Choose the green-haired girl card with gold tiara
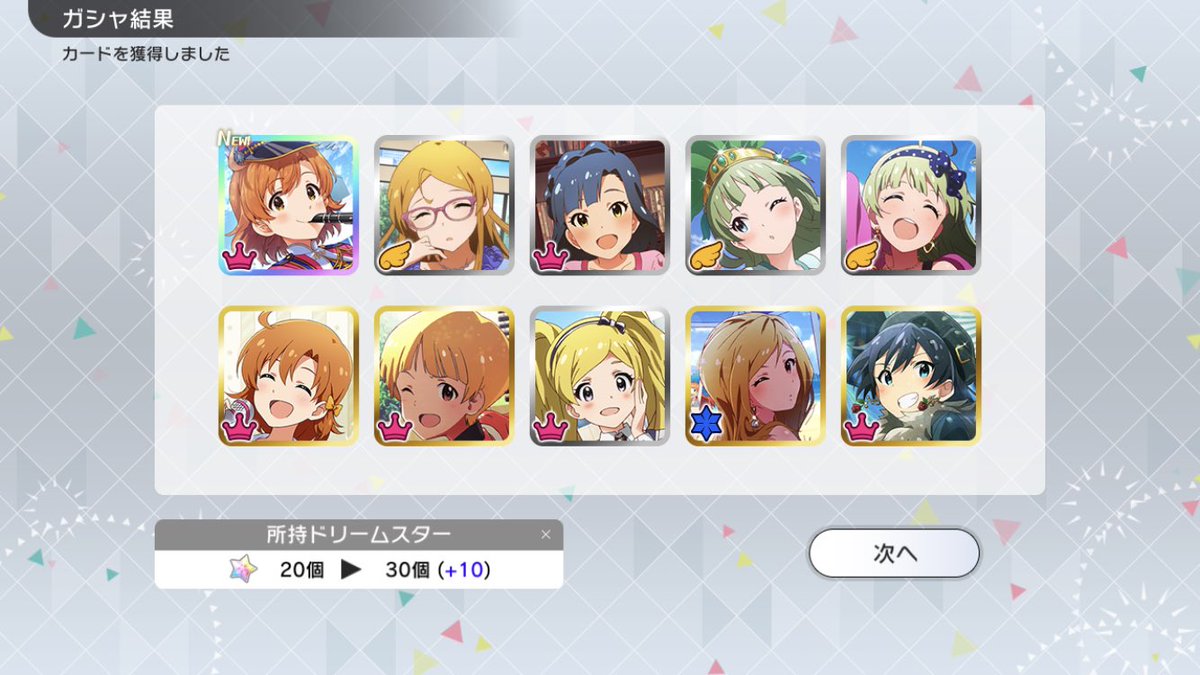1200x675 pixels. (755, 205)
